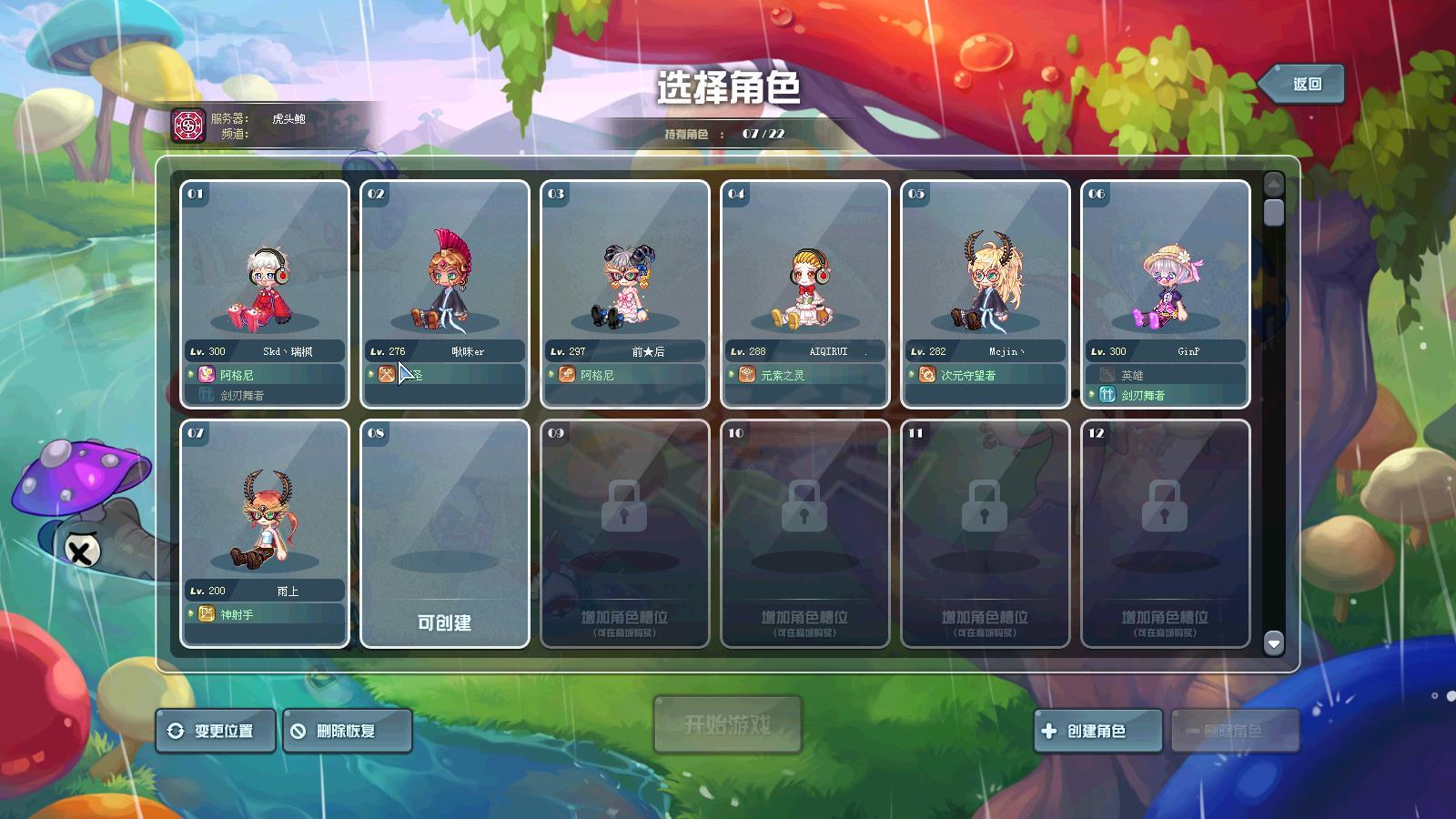Screen dimensions: 1456x819
Task: Choose the Lv. 276 character in slot 02
Action: click(x=445, y=293)
